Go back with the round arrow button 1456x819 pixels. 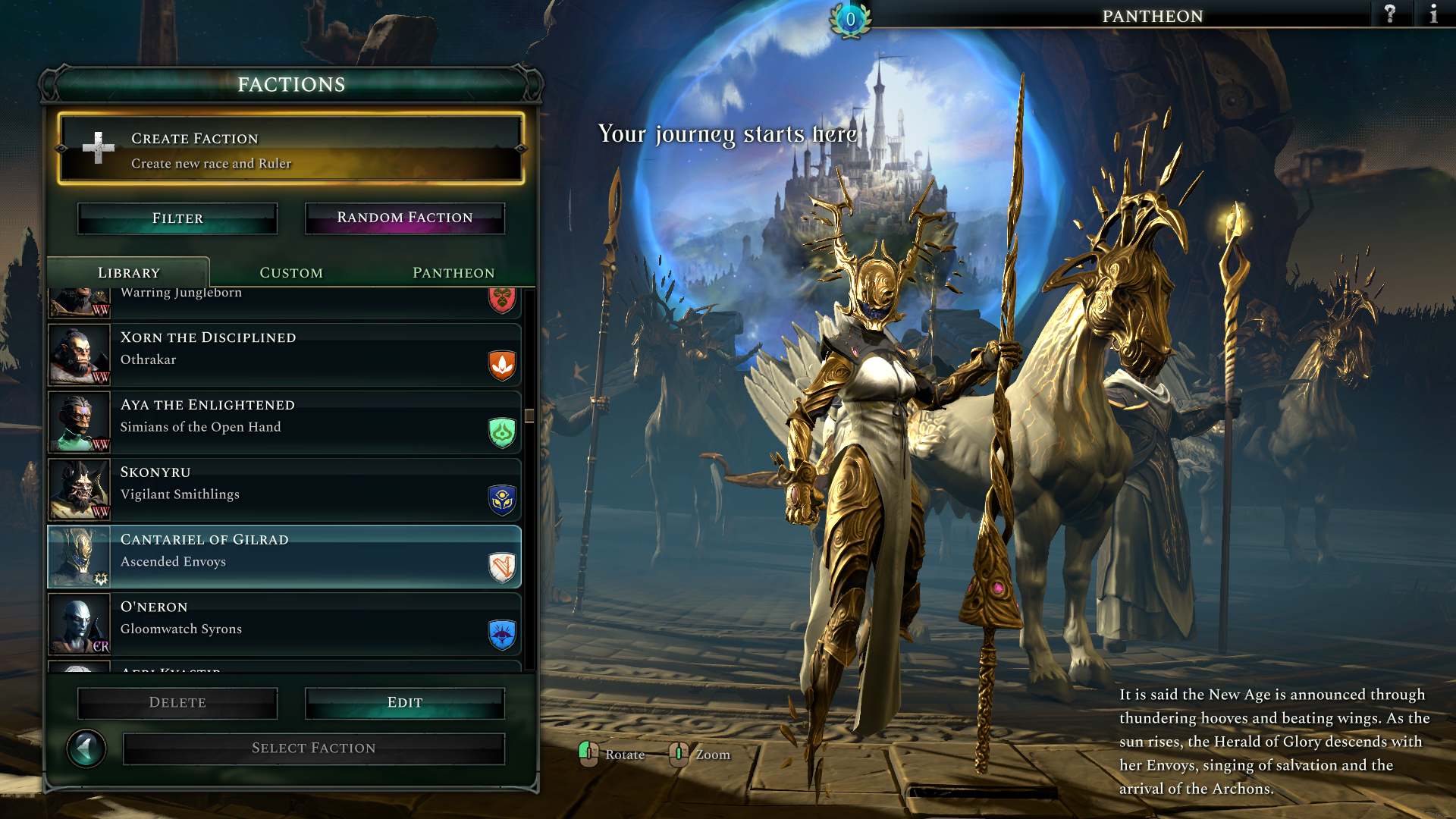[86, 749]
